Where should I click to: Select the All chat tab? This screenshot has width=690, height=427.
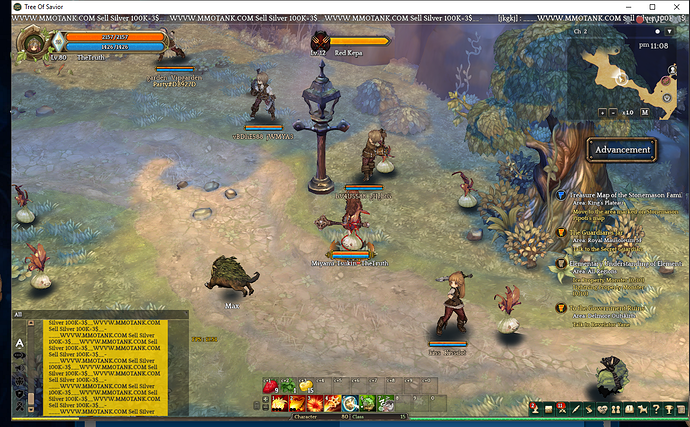(18, 315)
